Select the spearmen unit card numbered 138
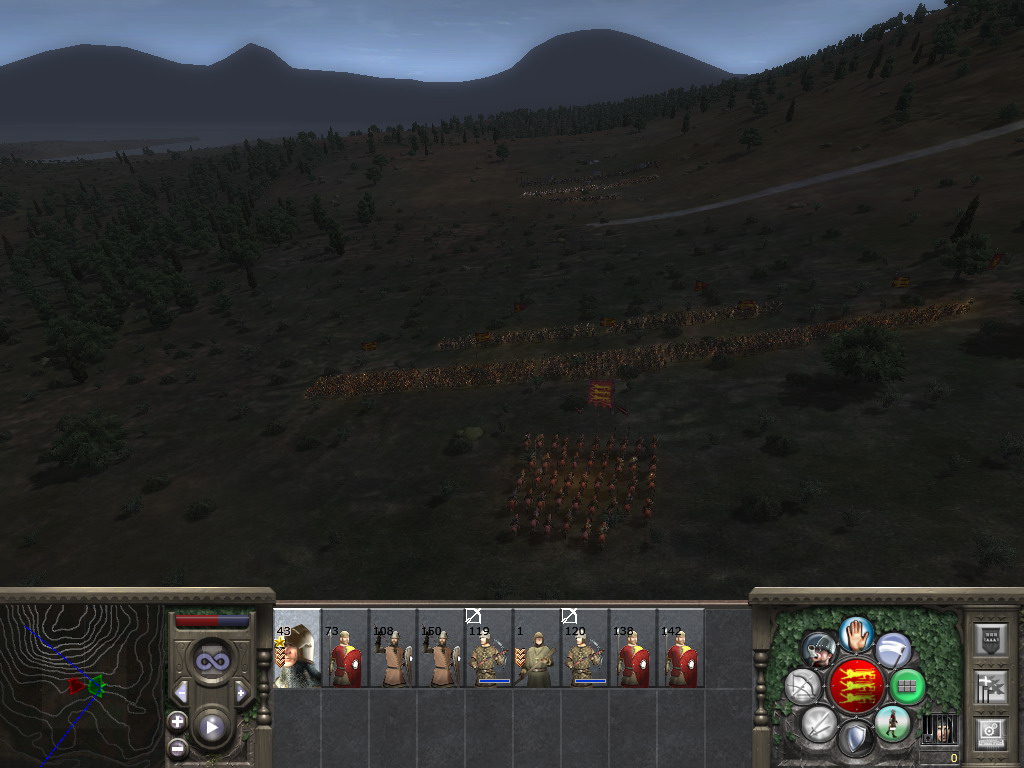Image resolution: width=1024 pixels, height=768 pixels. (x=633, y=648)
